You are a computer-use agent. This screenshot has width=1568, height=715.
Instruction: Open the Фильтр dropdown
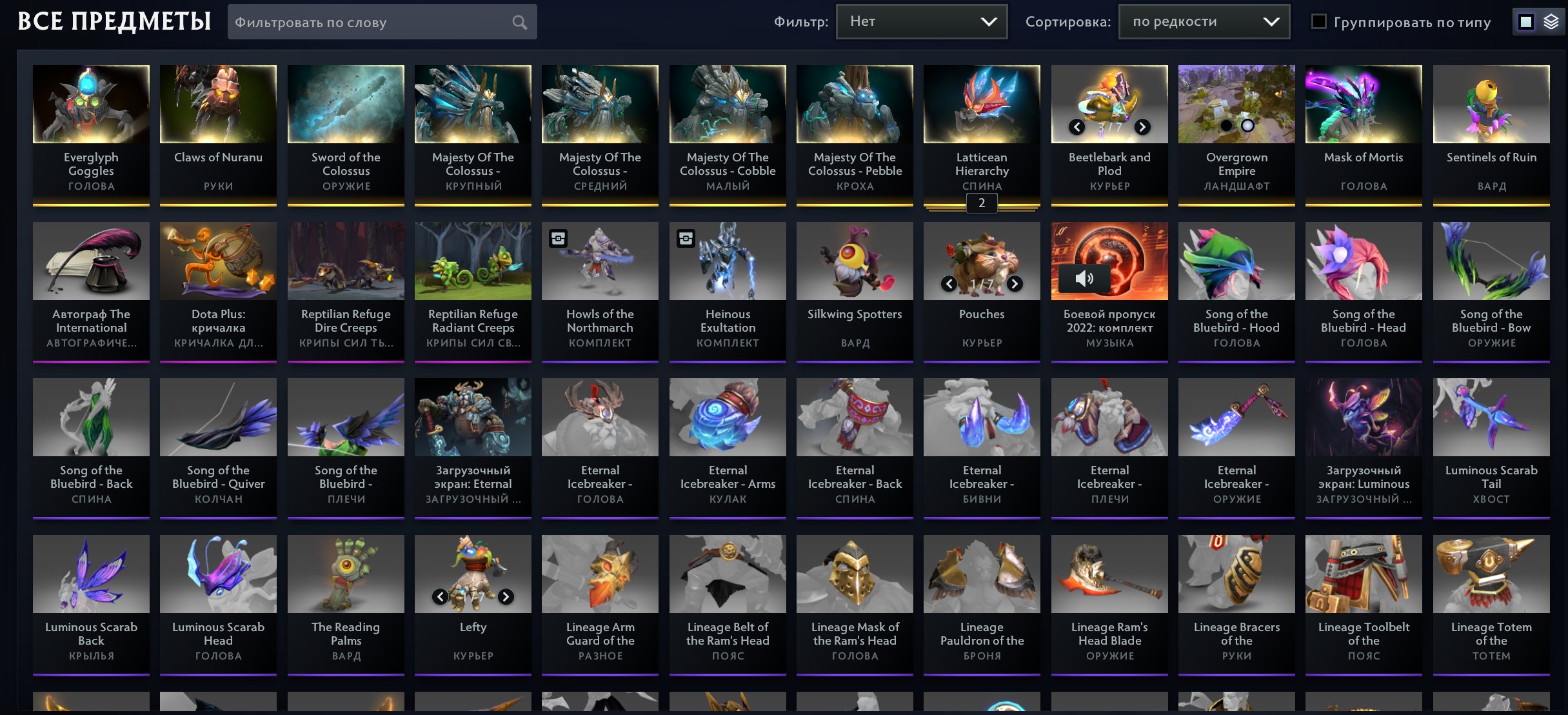click(x=921, y=21)
